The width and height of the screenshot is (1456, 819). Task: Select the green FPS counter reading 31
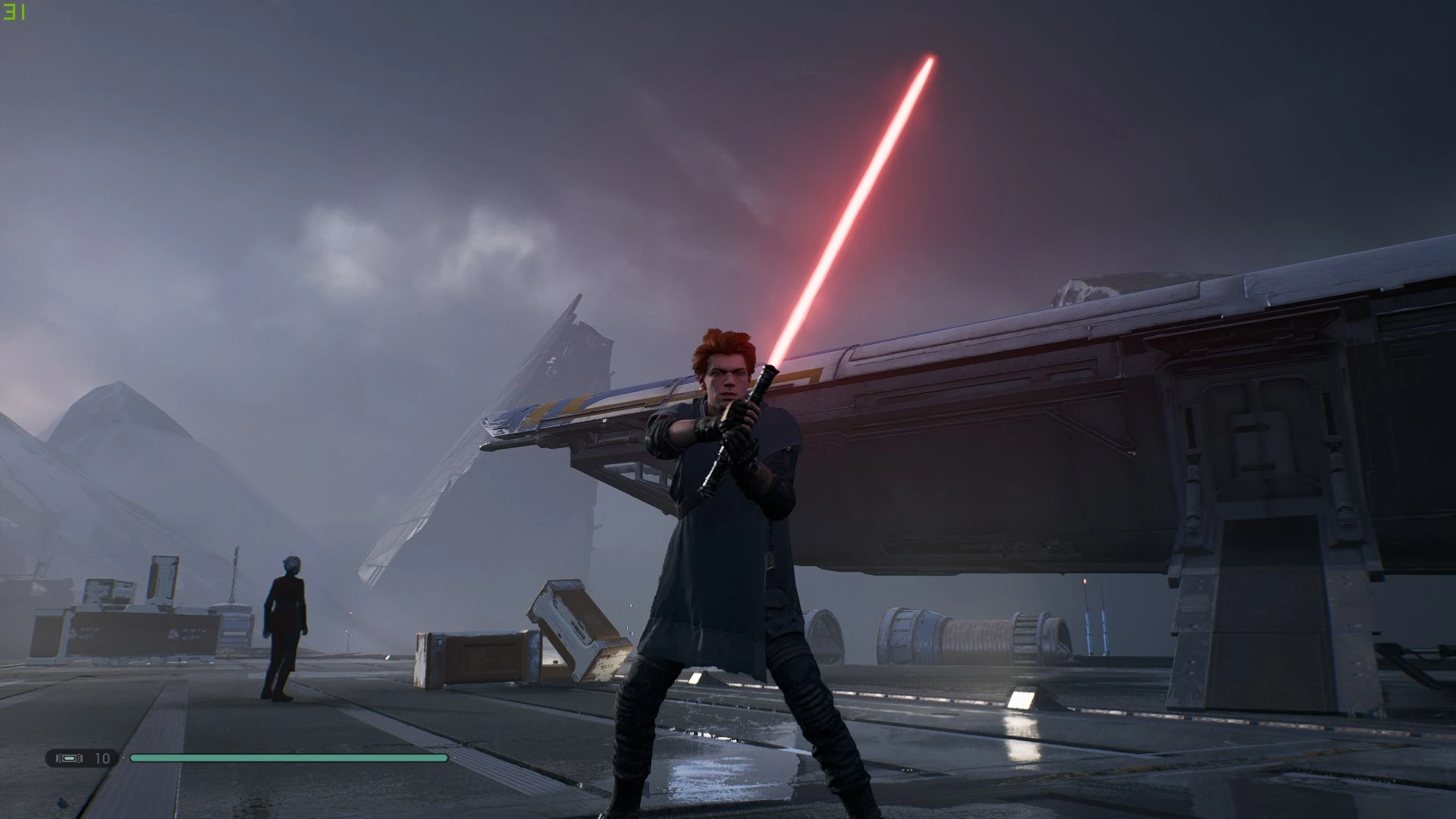coord(15,11)
